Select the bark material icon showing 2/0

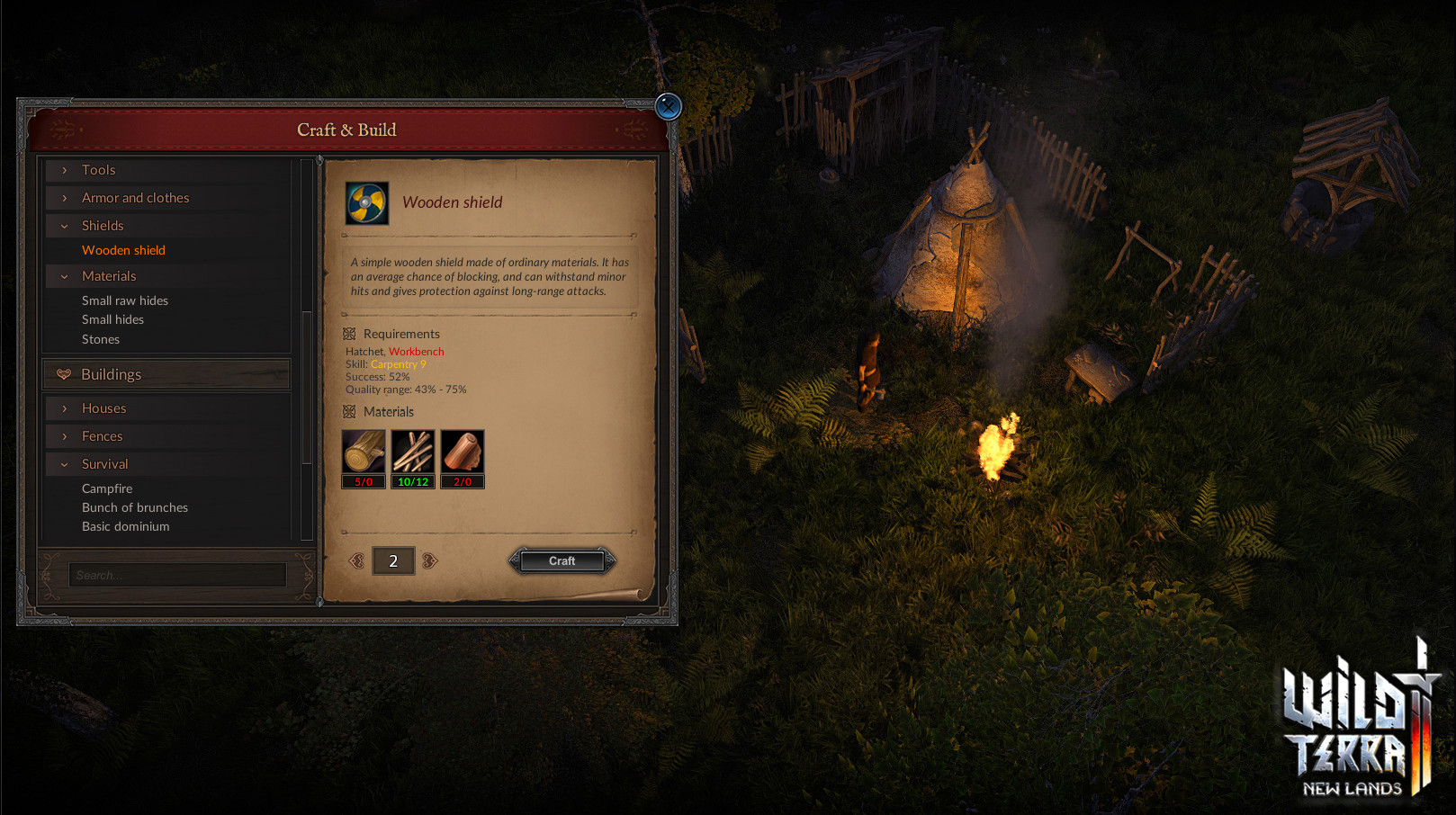pos(463,453)
